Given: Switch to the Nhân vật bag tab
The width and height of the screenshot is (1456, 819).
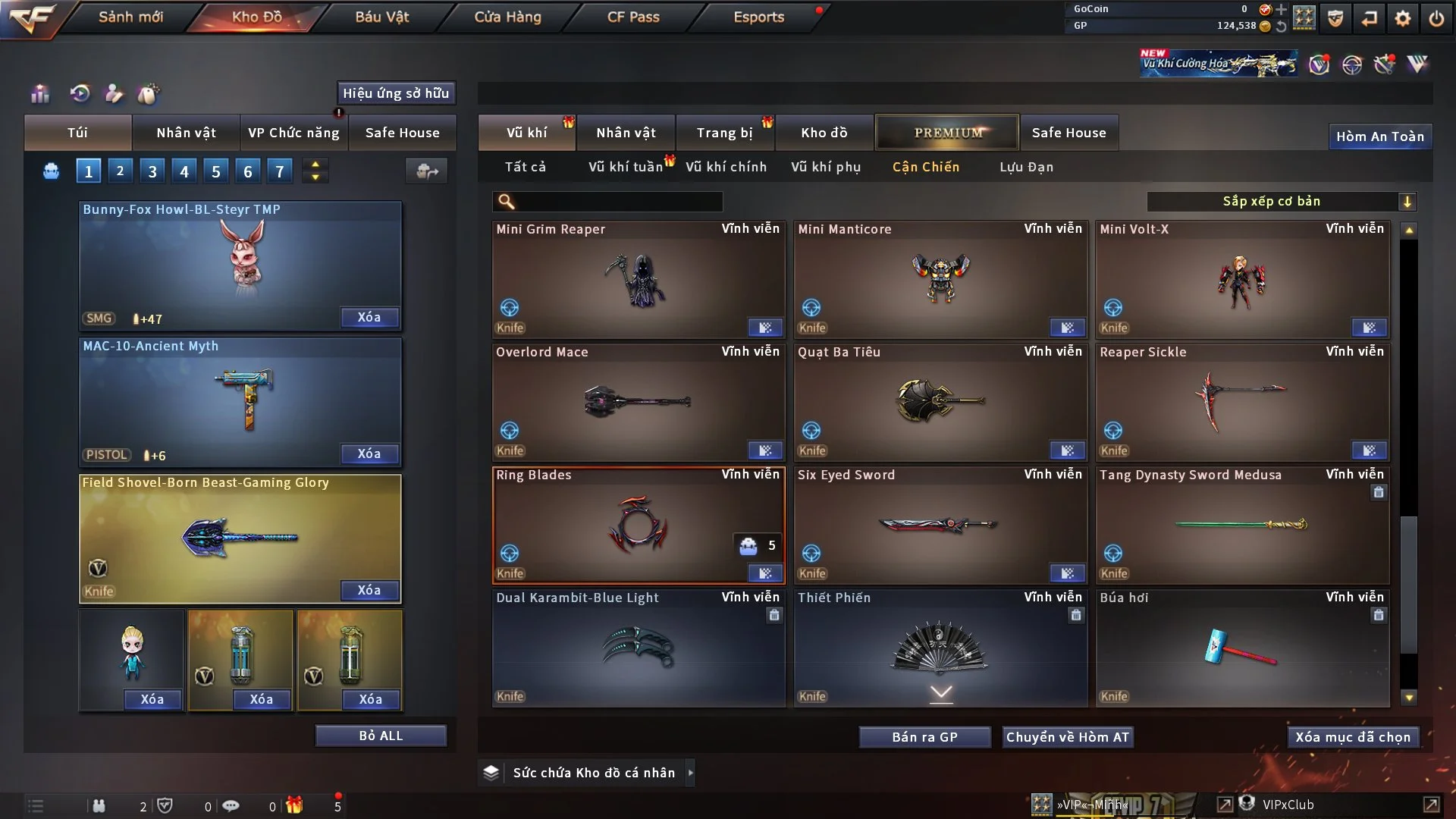Looking at the screenshot, I should [x=186, y=133].
